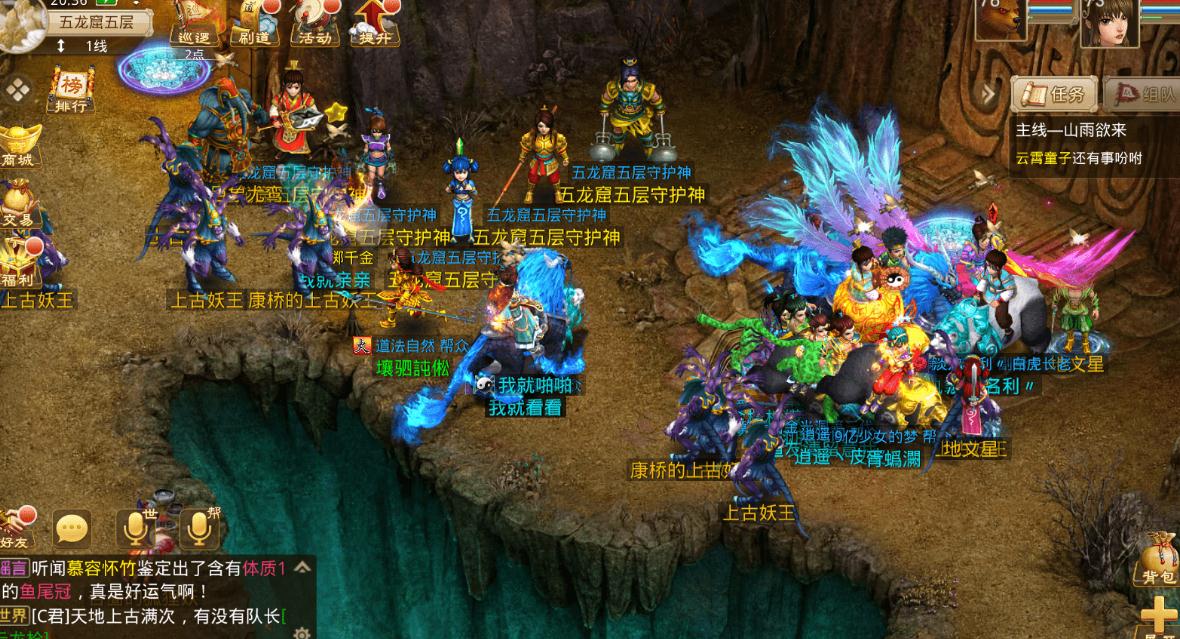
Task: Expand the chat box with the up arrow
Action: [x=301, y=567]
